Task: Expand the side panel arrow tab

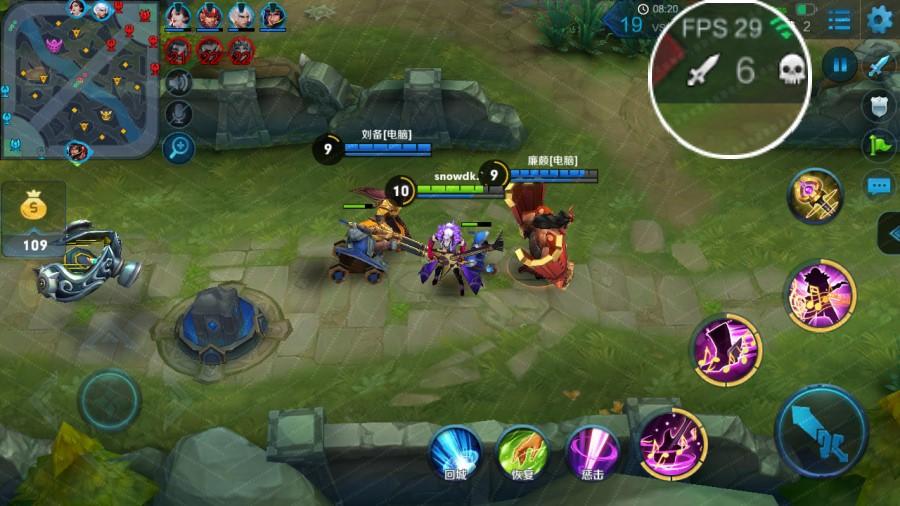Action: click(x=889, y=234)
